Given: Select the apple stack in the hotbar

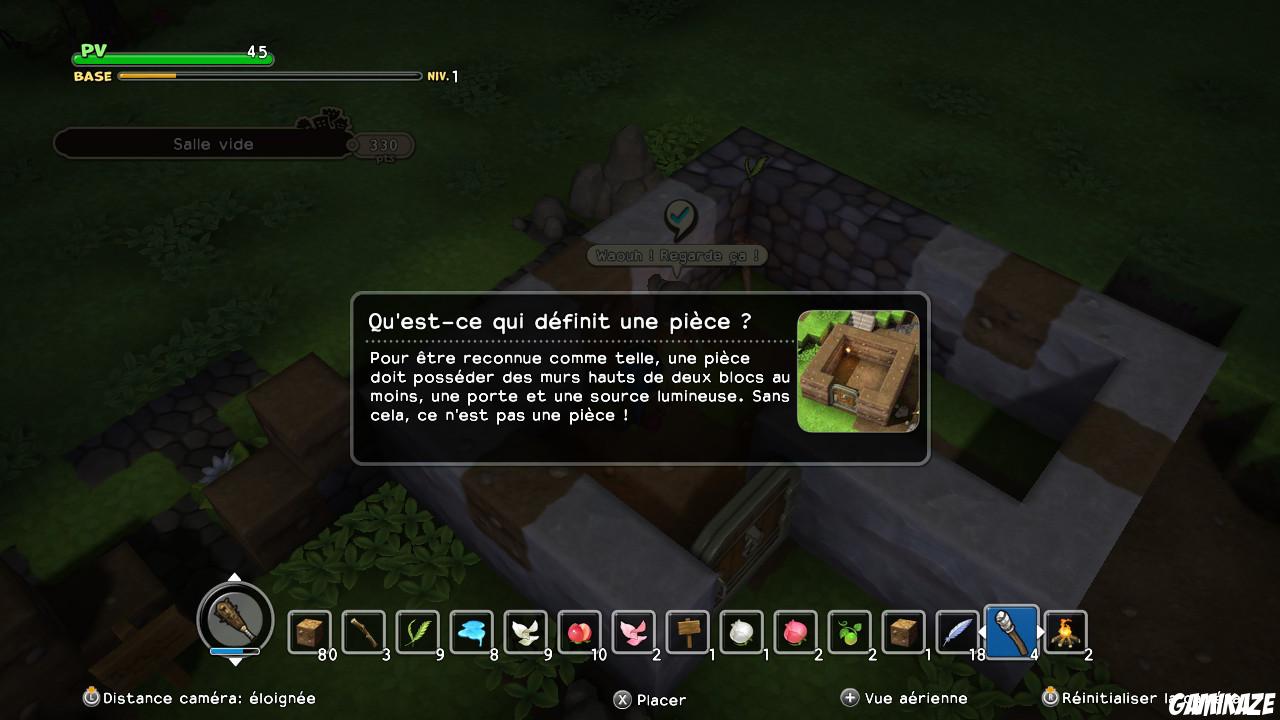Looking at the screenshot, I should pyautogui.click(x=580, y=630).
